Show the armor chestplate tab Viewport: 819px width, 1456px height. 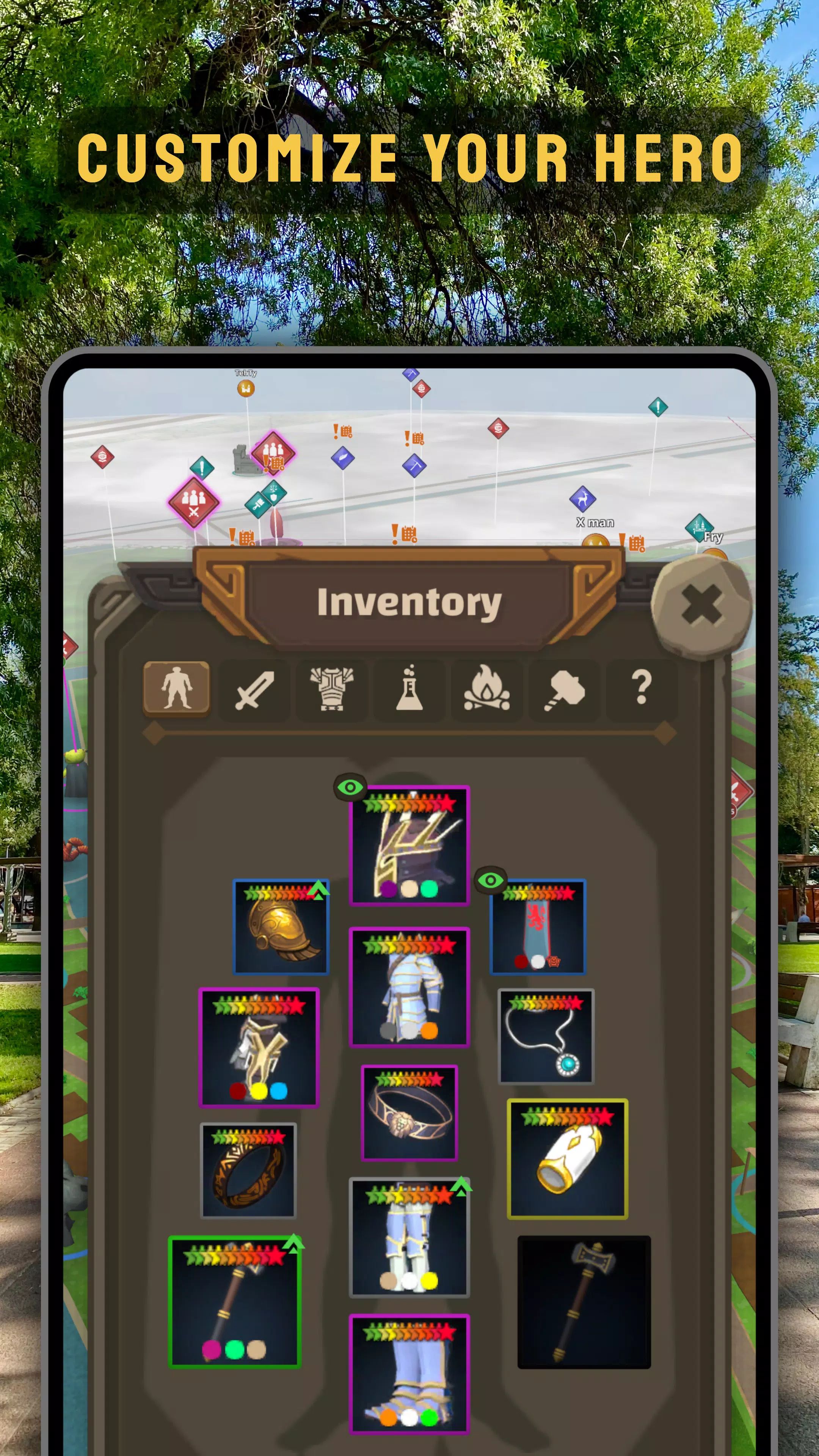point(332,689)
